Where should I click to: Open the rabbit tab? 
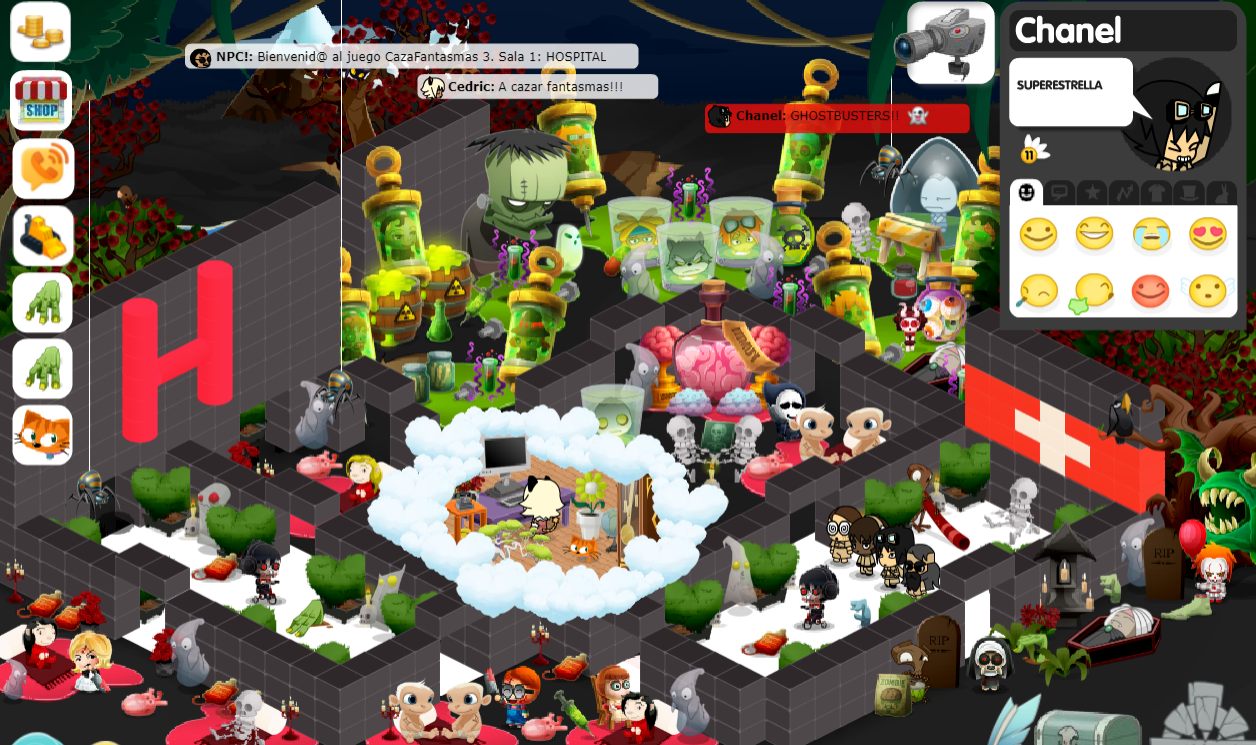tap(1221, 192)
